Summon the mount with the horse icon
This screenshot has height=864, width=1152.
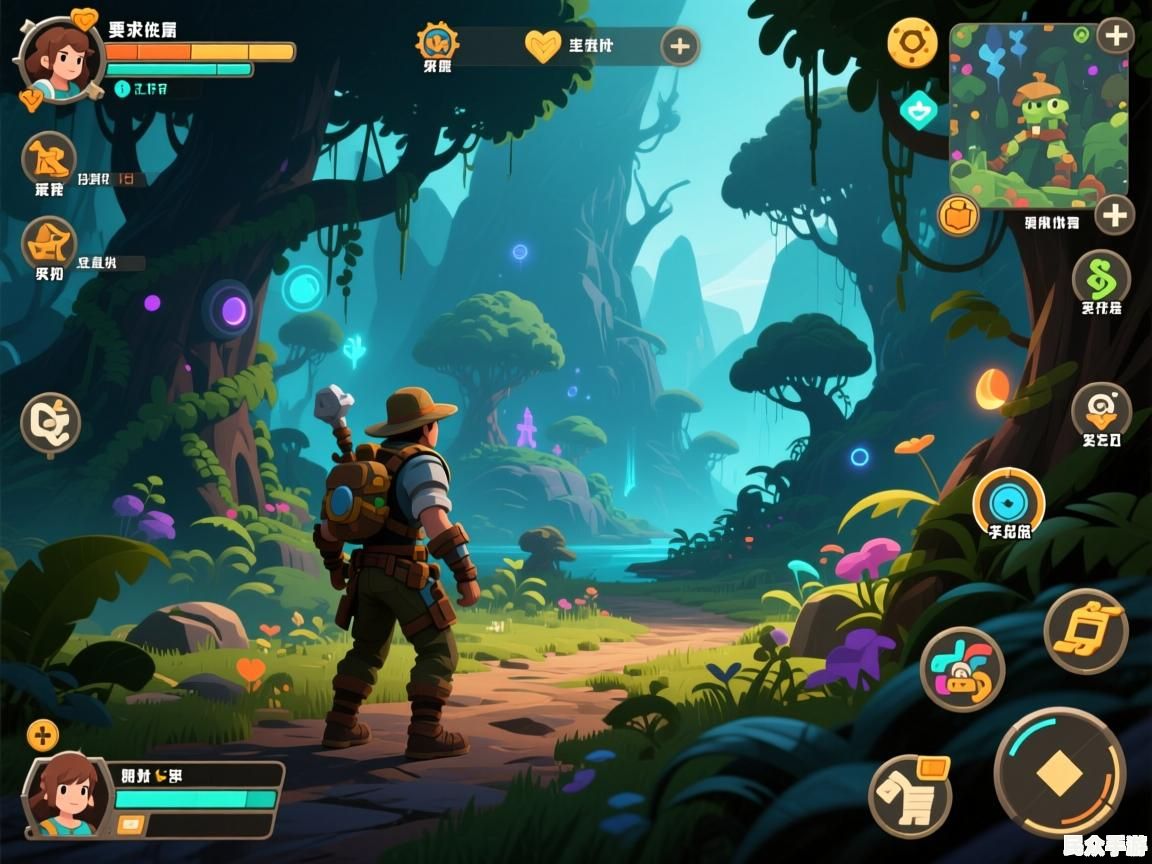(x=910, y=796)
